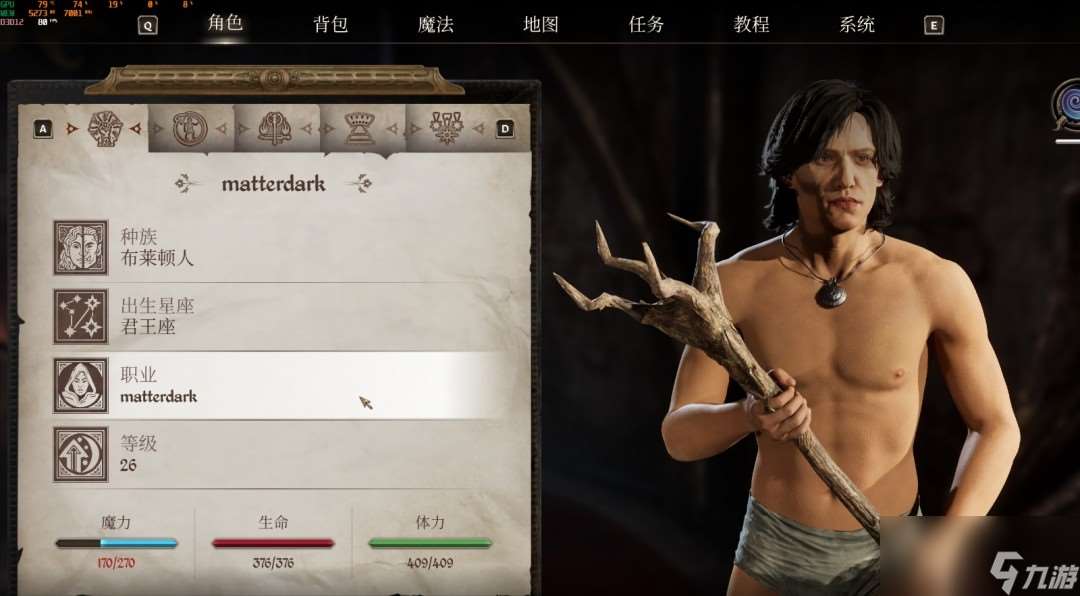
Task: Open the 系统 system menu
Action: 857,24
